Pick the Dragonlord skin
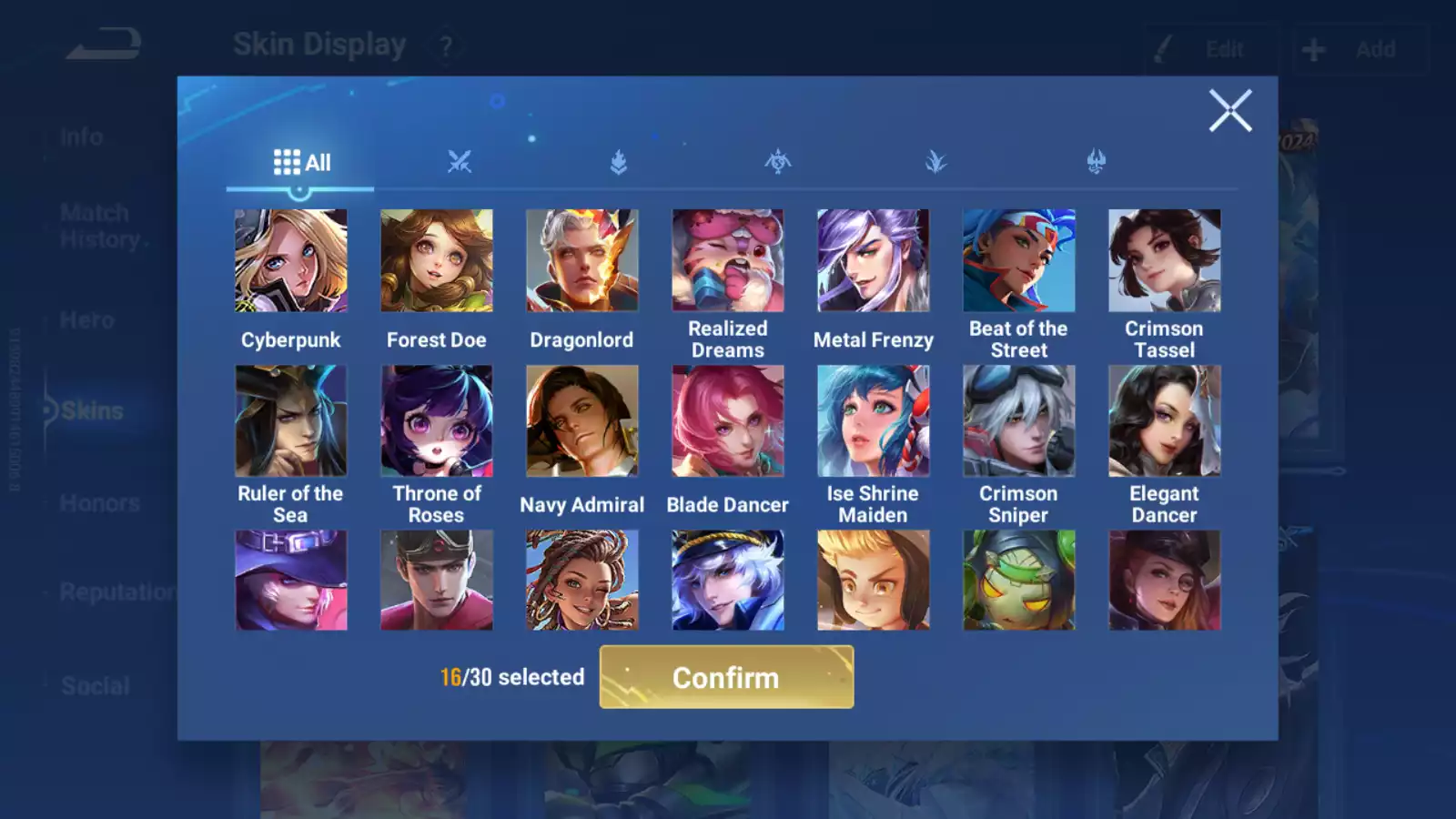Viewport: 1456px width, 819px height. coord(582,261)
